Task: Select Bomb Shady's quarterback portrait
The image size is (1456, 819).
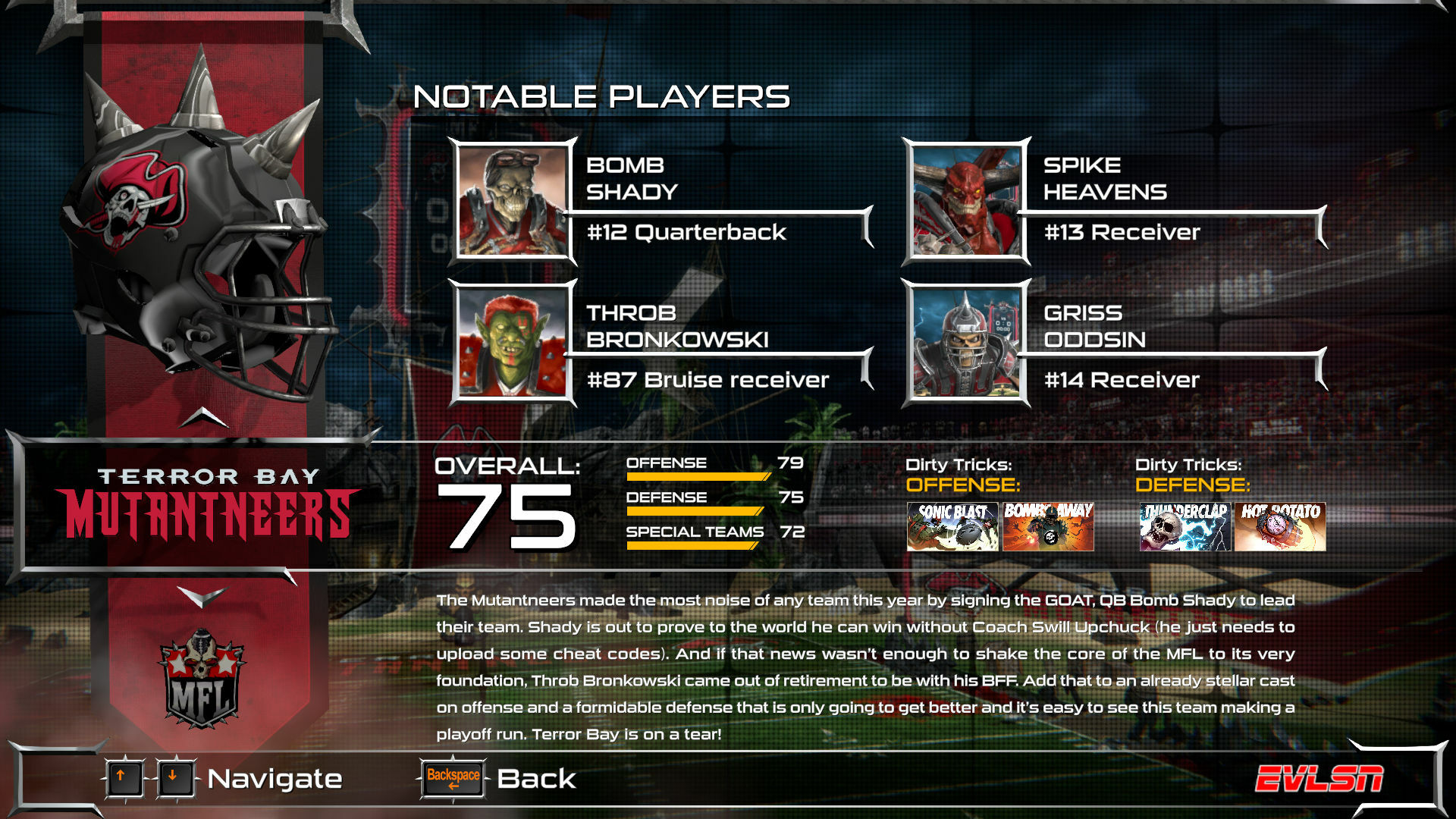Action: [x=511, y=200]
